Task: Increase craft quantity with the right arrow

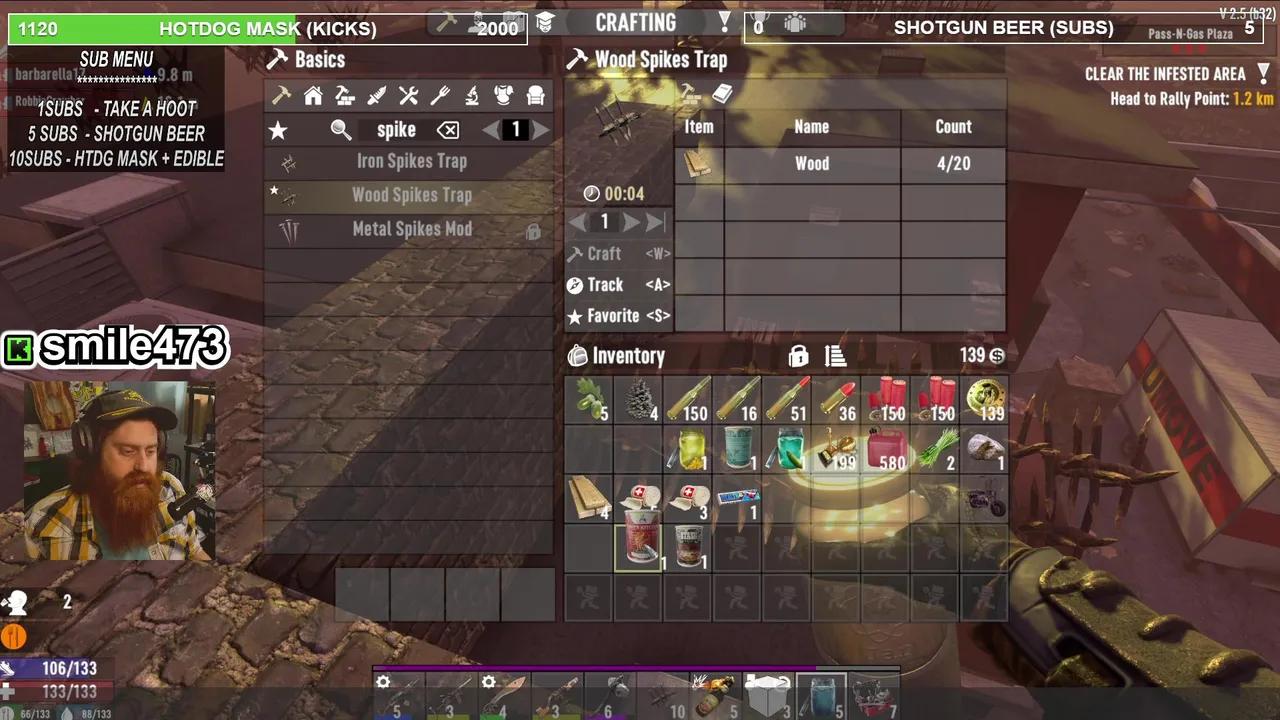Action: click(629, 222)
